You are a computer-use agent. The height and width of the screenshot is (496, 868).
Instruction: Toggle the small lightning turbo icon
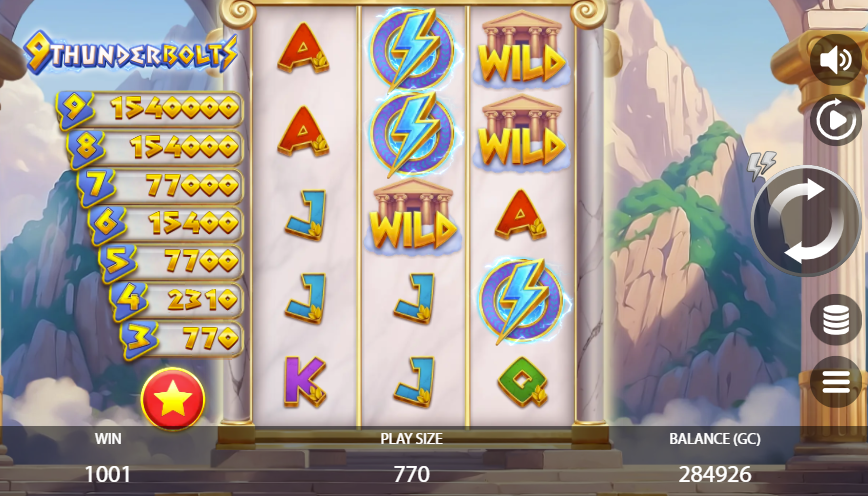(762, 165)
